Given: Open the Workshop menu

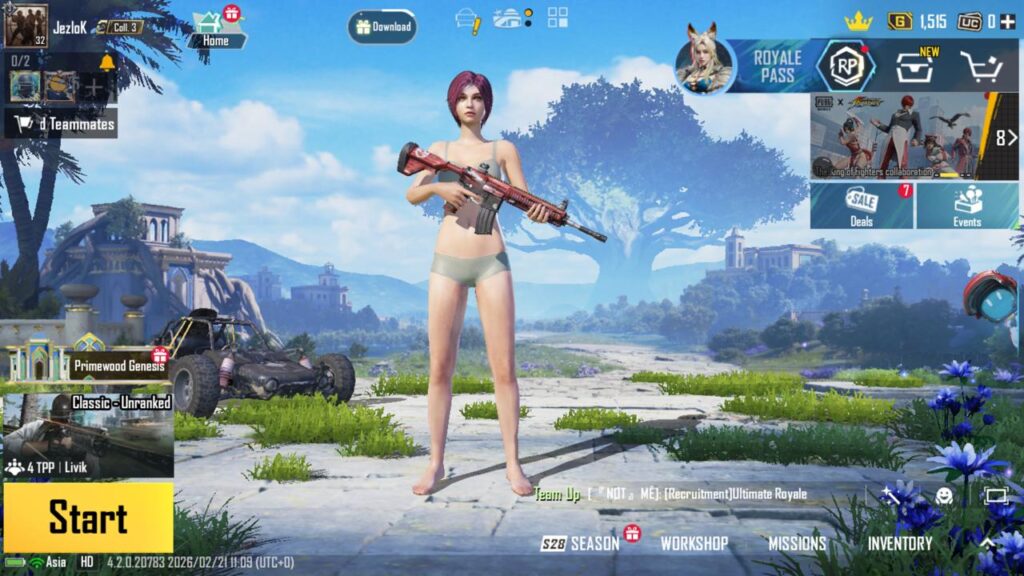Looking at the screenshot, I should pos(694,544).
